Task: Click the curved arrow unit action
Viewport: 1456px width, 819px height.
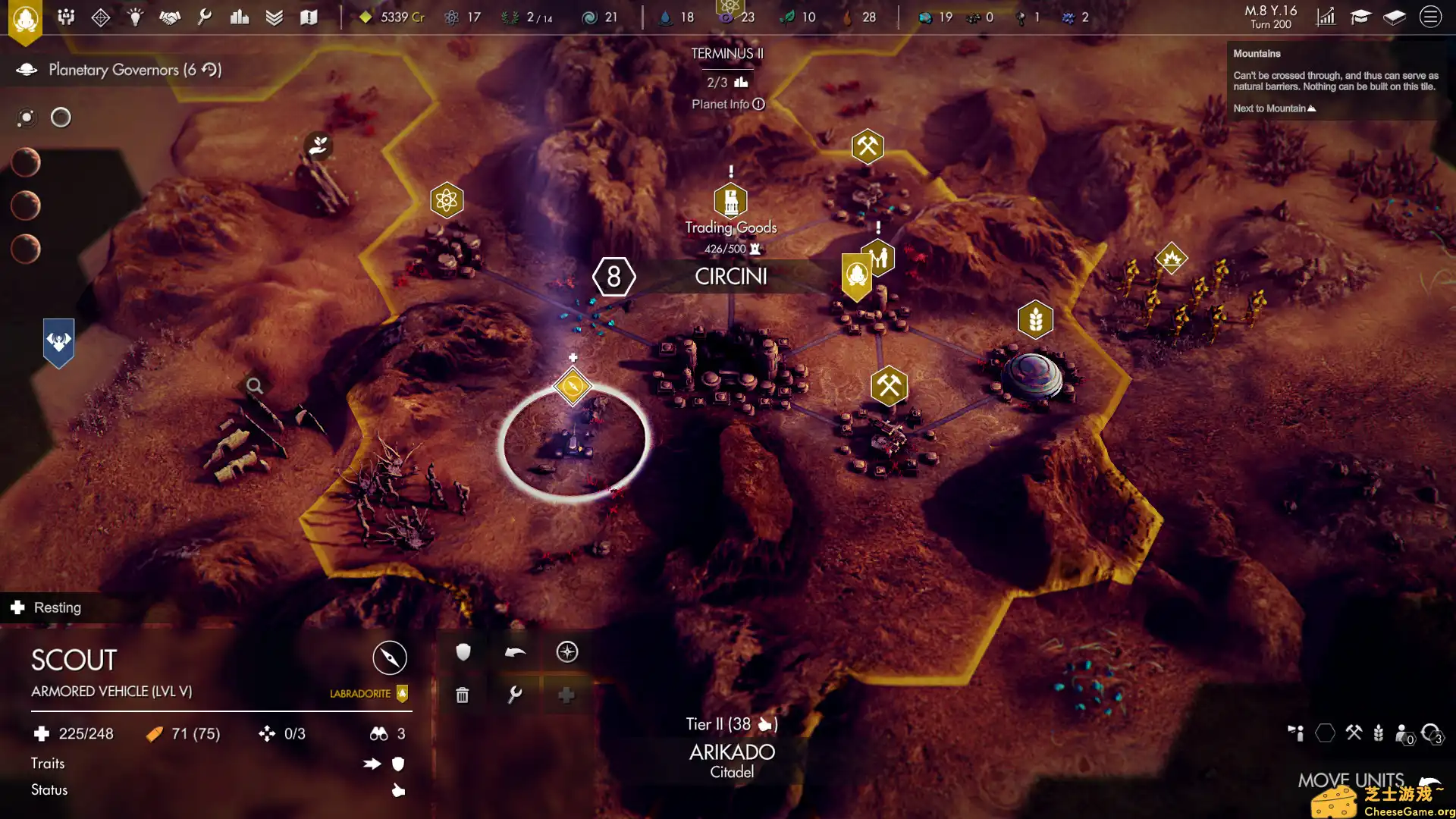Action: [x=515, y=652]
